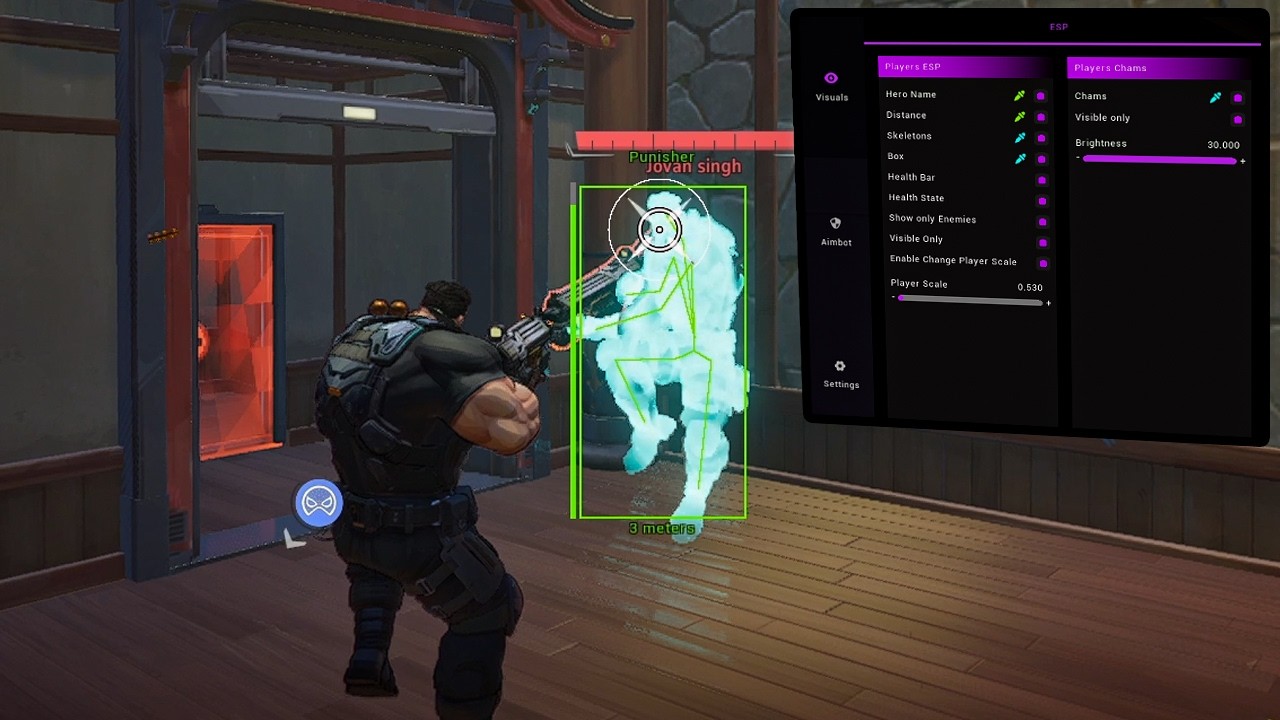Switch to the Visuals tab
This screenshot has width=1280, height=720.
coord(831,86)
